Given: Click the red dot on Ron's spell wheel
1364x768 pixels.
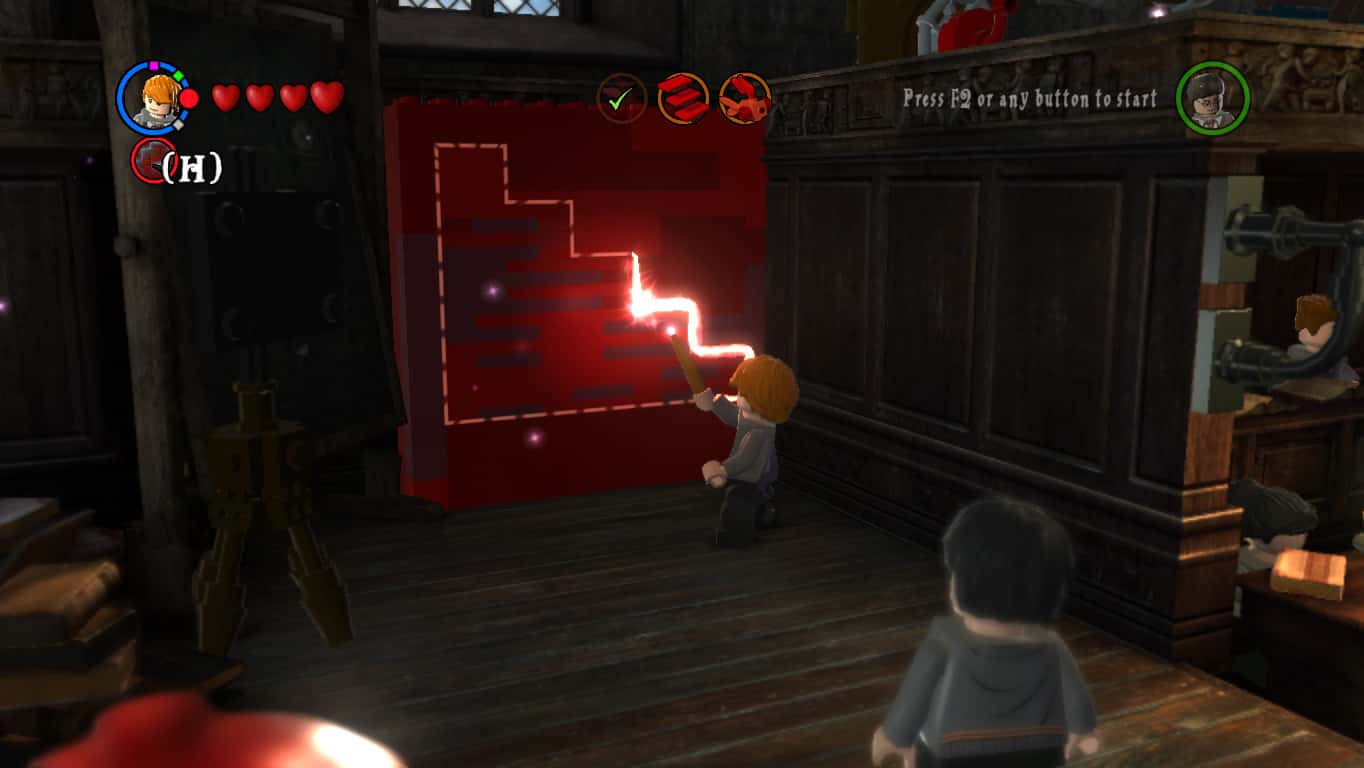Looking at the screenshot, I should coord(188,97).
